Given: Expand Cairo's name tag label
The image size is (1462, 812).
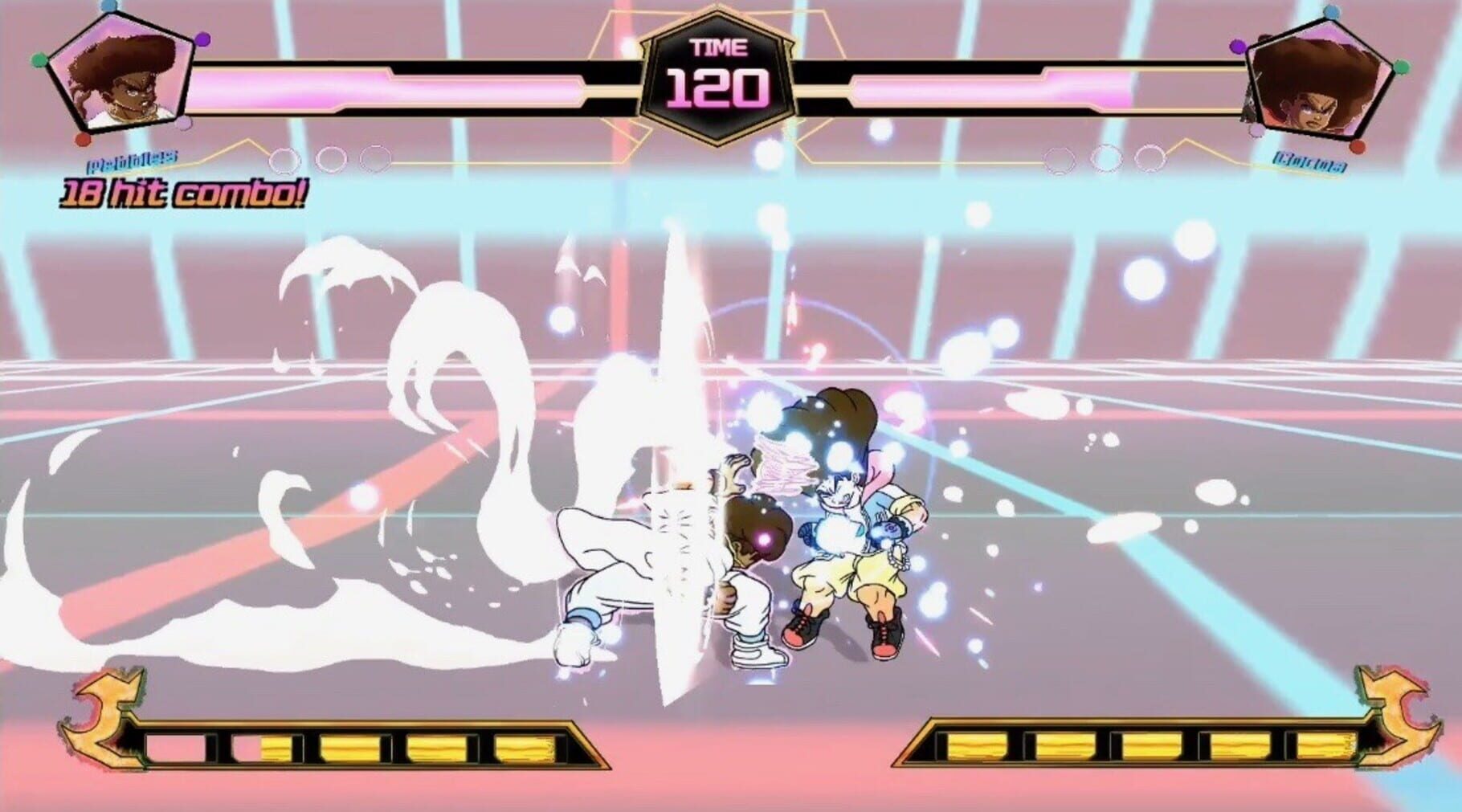Looking at the screenshot, I should point(1309,163).
